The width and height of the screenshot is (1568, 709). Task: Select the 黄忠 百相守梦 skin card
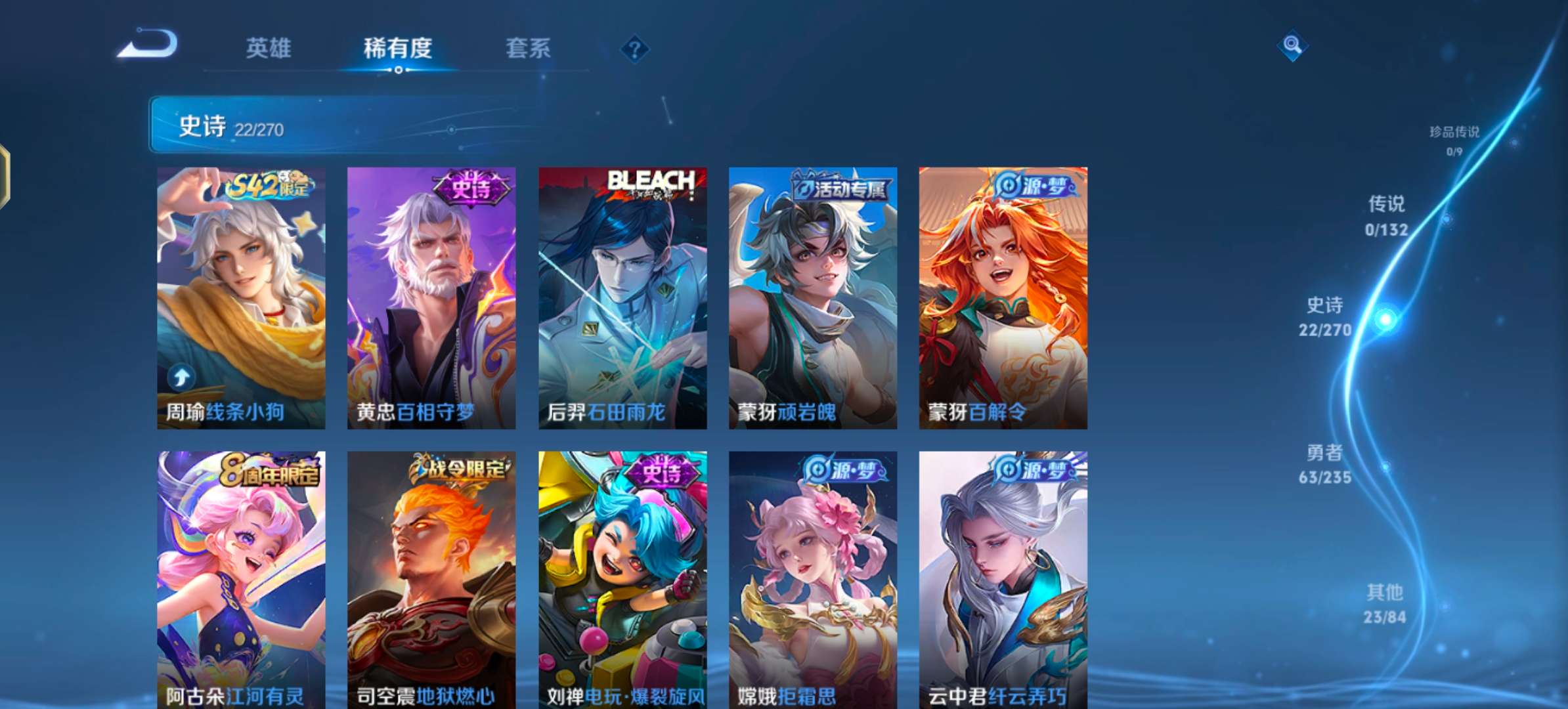tap(431, 298)
